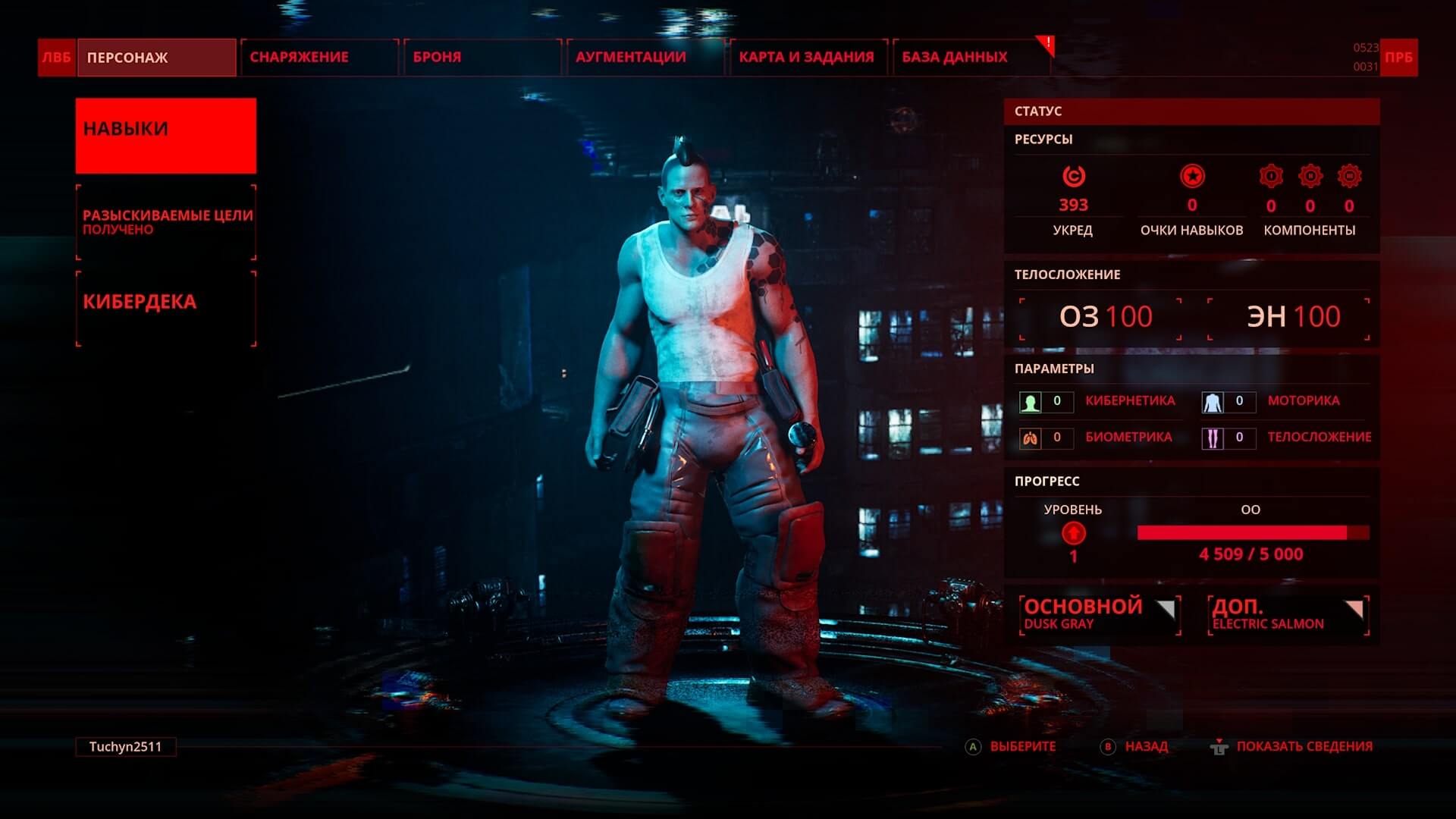Go to the Аугментации tab

[x=645, y=58]
